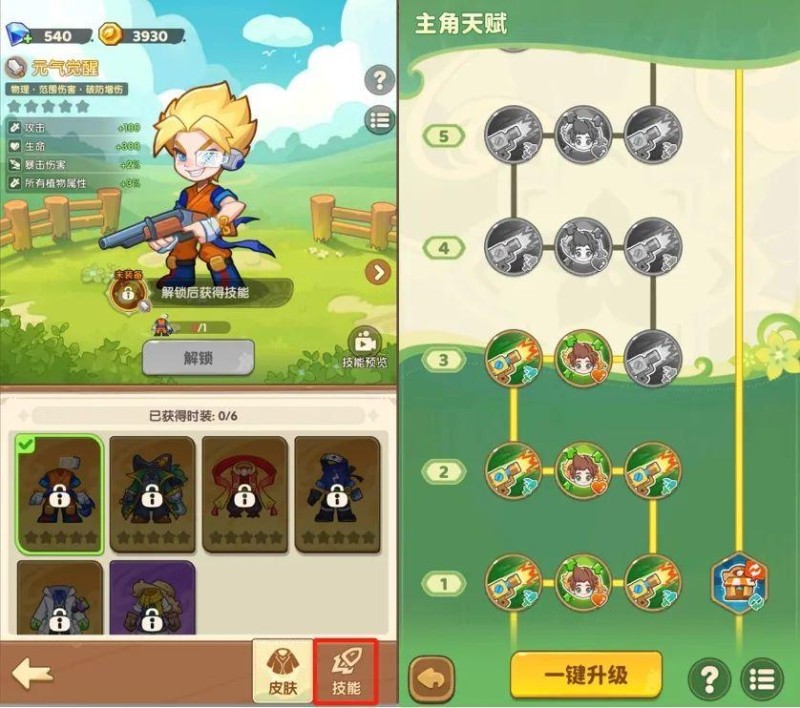
Task: Click the 一键升级 one-click upgrade button
Action: (586, 674)
